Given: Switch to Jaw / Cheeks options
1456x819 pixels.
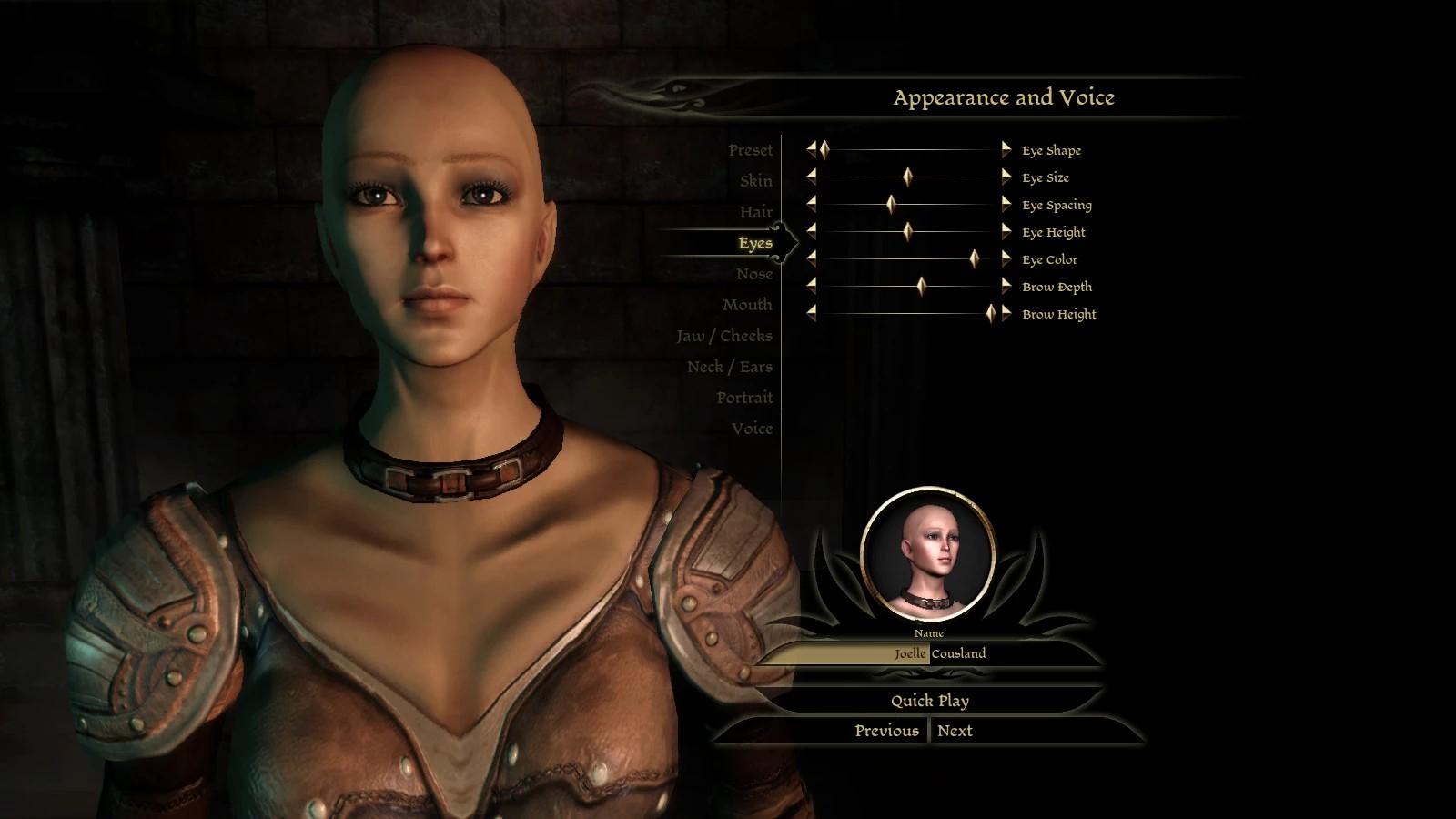Looking at the screenshot, I should (x=723, y=336).
